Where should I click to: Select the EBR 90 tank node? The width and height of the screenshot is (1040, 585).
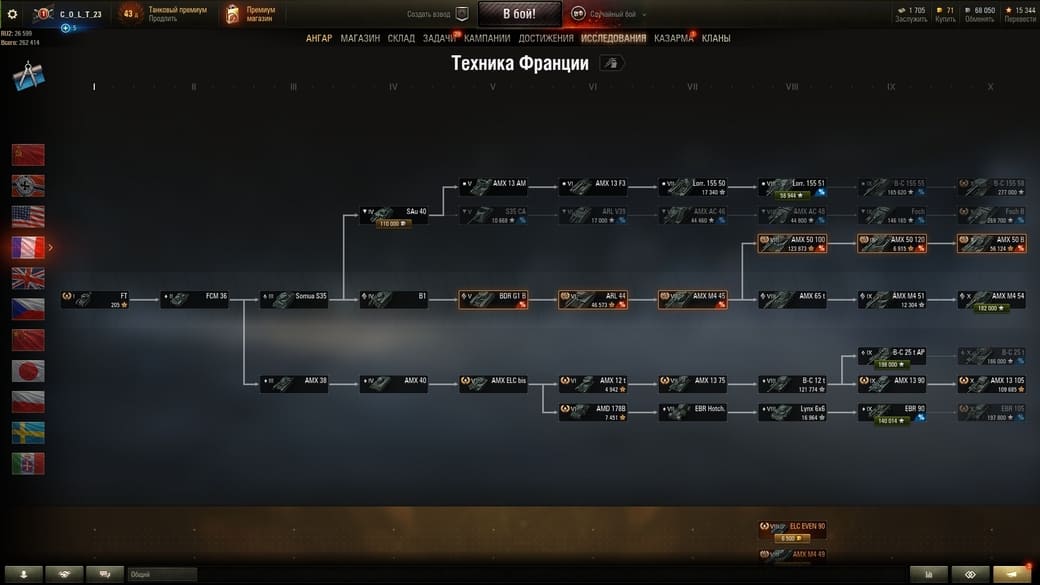click(x=891, y=412)
